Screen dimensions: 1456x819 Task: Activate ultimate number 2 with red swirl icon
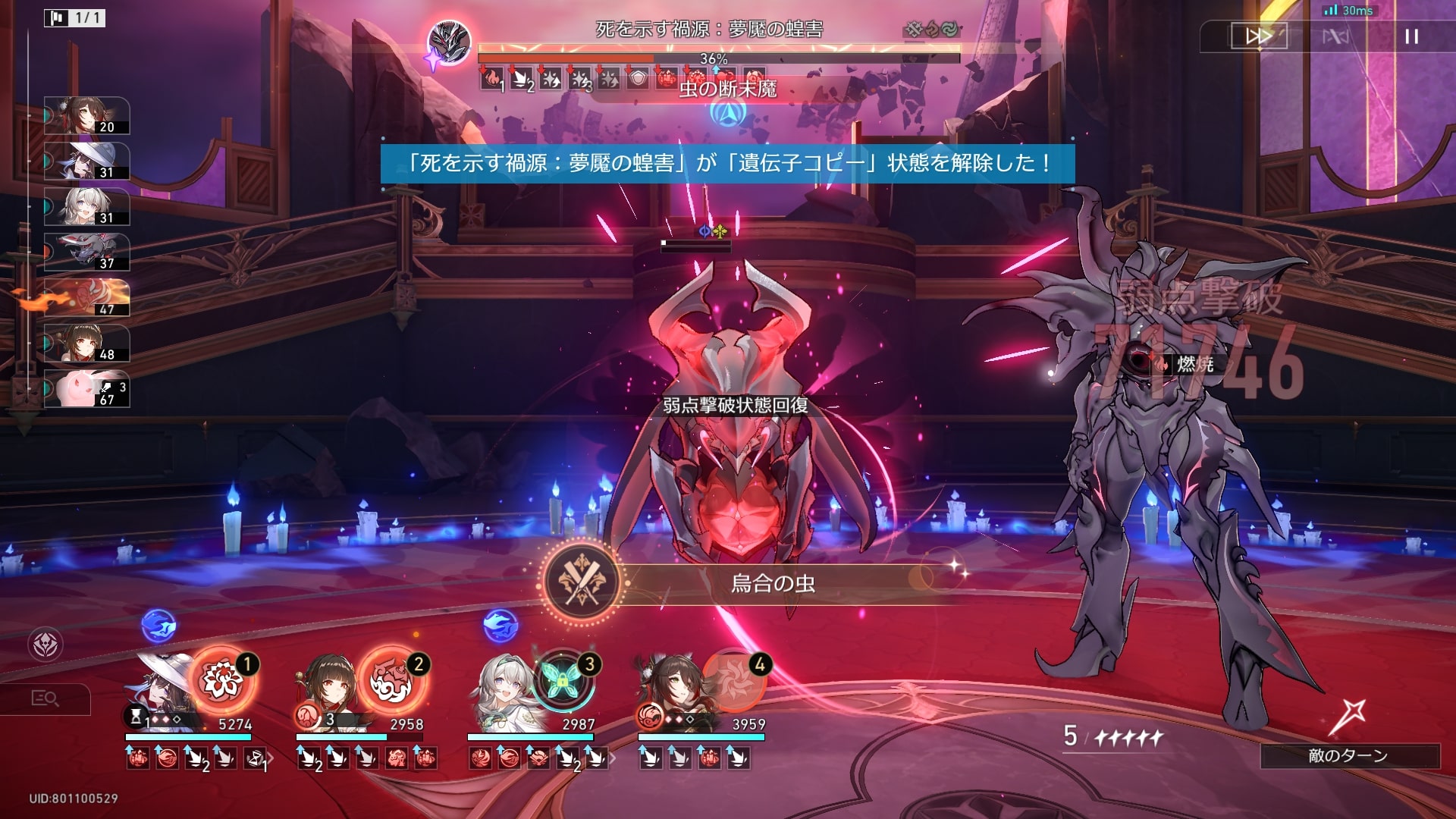point(392,680)
